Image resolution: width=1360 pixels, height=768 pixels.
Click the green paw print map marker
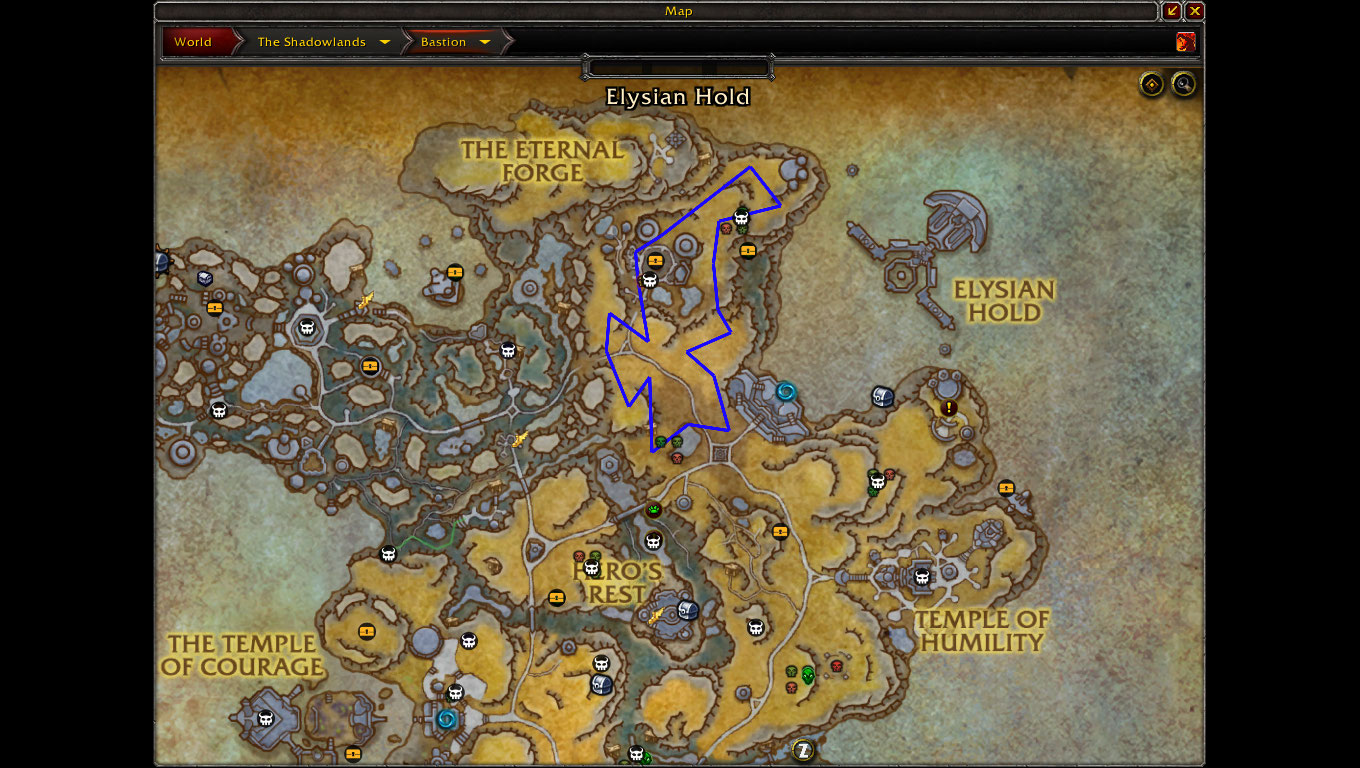click(x=654, y=510)
